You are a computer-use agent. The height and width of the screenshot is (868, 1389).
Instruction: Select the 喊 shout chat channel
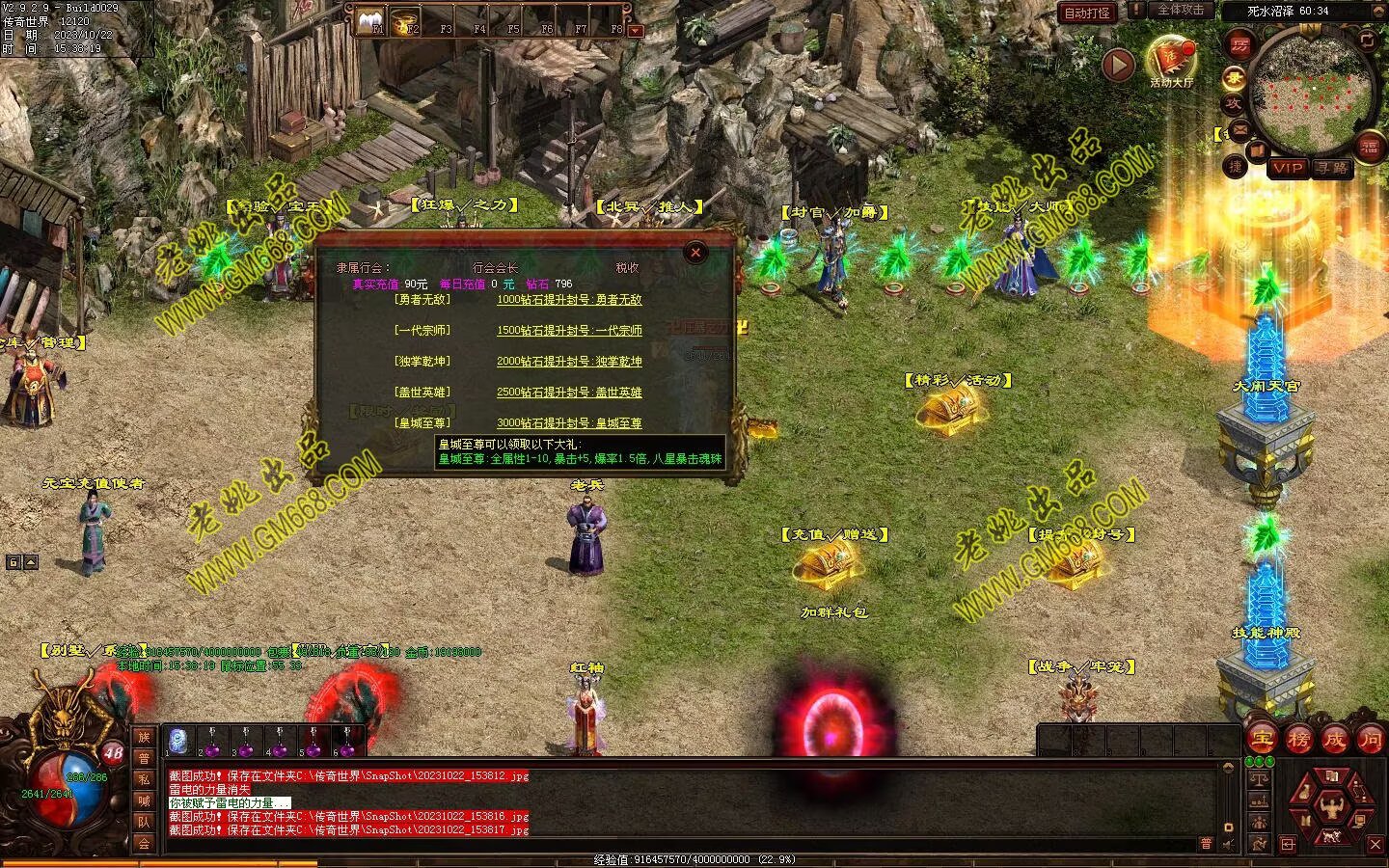(x=144, y=800)
